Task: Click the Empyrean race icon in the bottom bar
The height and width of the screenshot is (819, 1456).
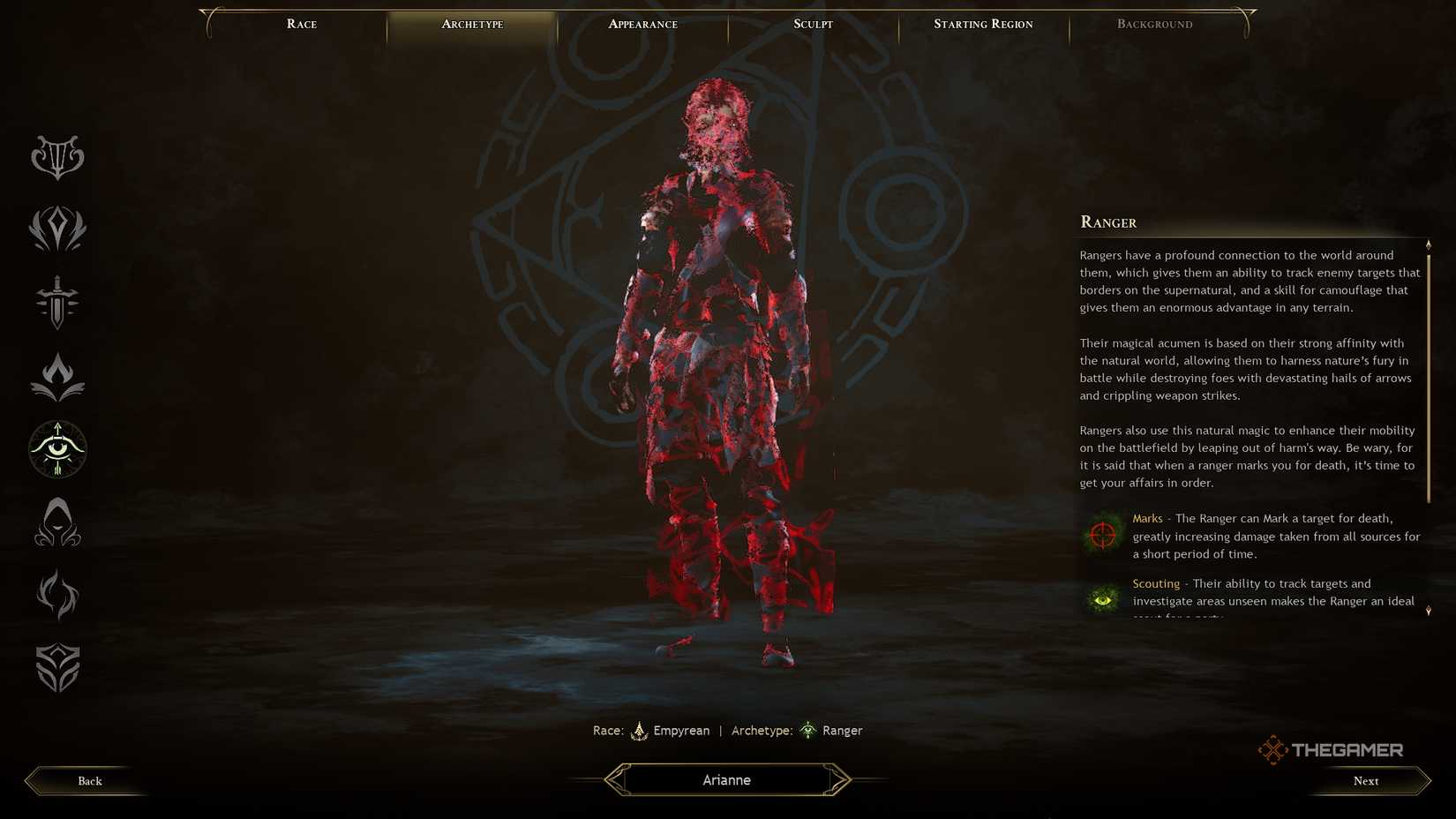Action: pyautogui.click(x=641, y=730)
